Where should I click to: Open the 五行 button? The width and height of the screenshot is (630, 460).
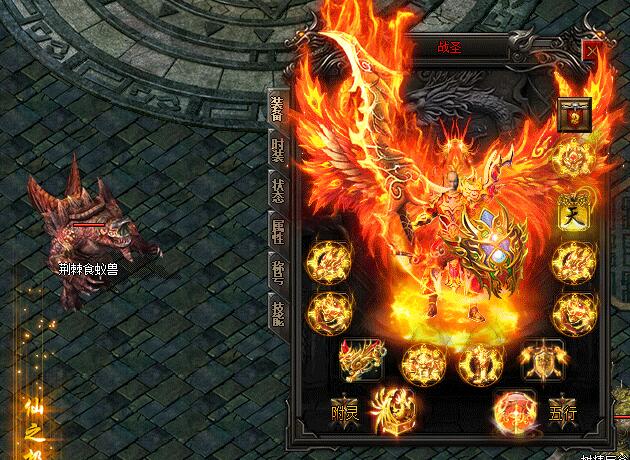tap(562, 412)
